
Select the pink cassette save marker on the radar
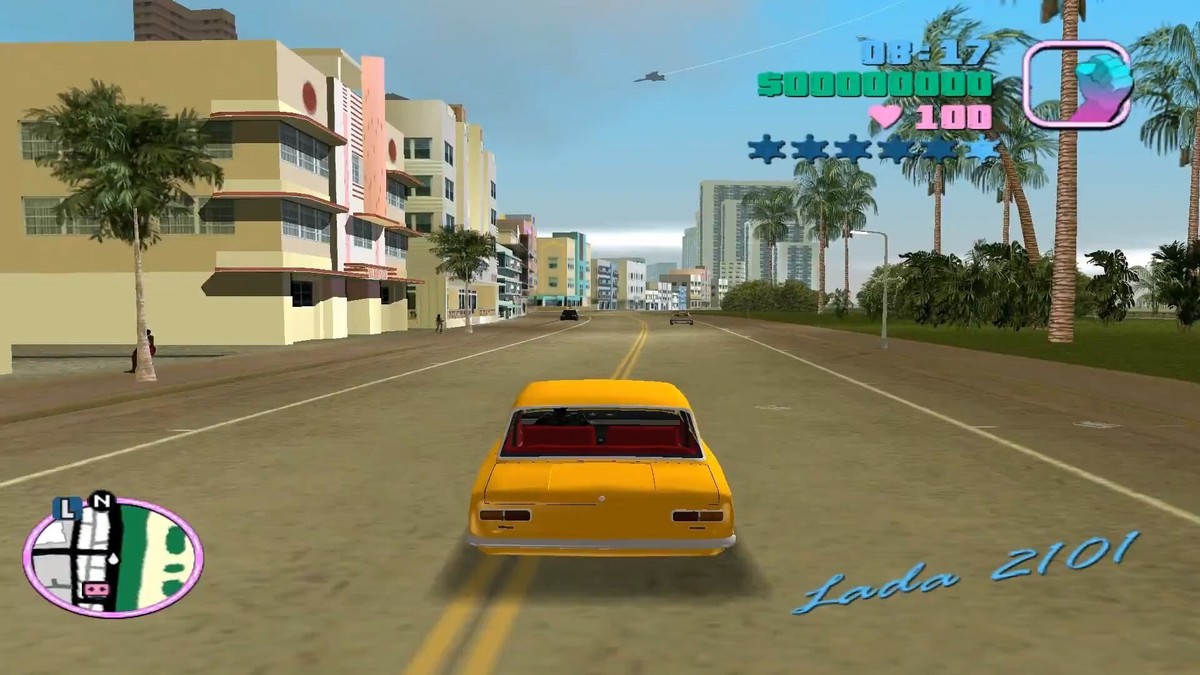pos(97,590)
